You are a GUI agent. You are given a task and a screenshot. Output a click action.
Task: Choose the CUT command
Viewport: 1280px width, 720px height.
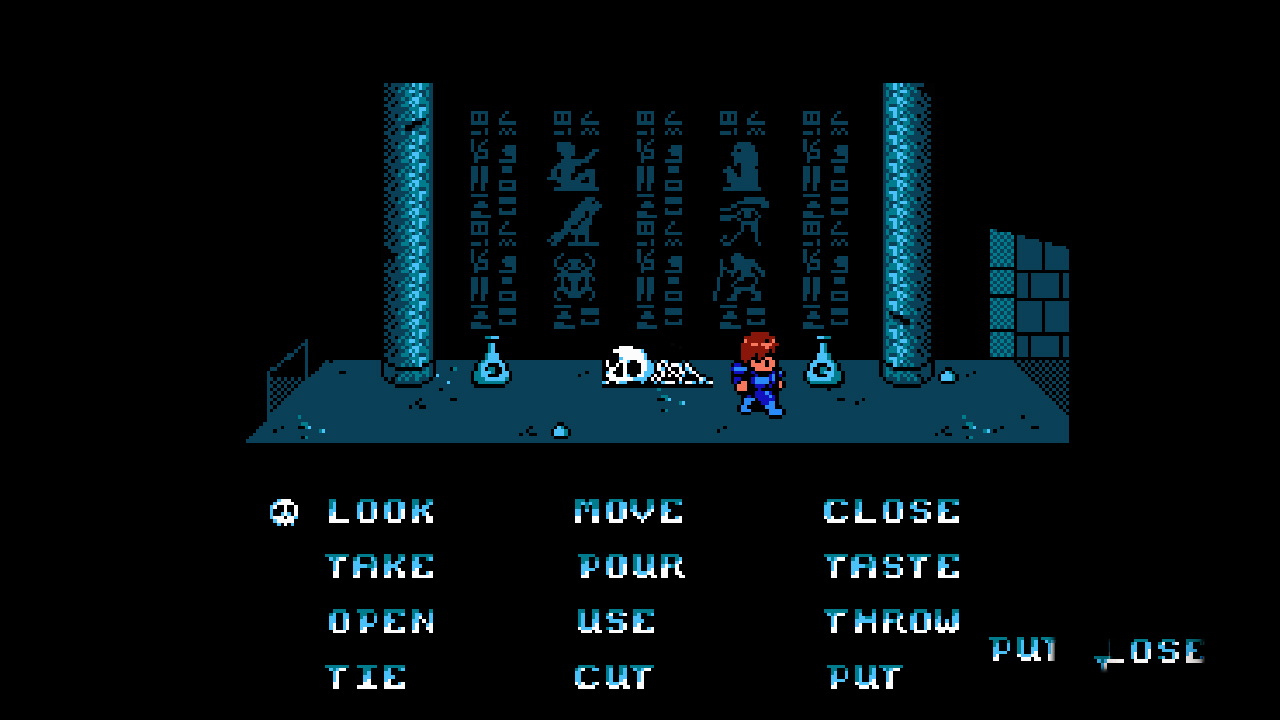pyautogui.click(x=614, y=677)
